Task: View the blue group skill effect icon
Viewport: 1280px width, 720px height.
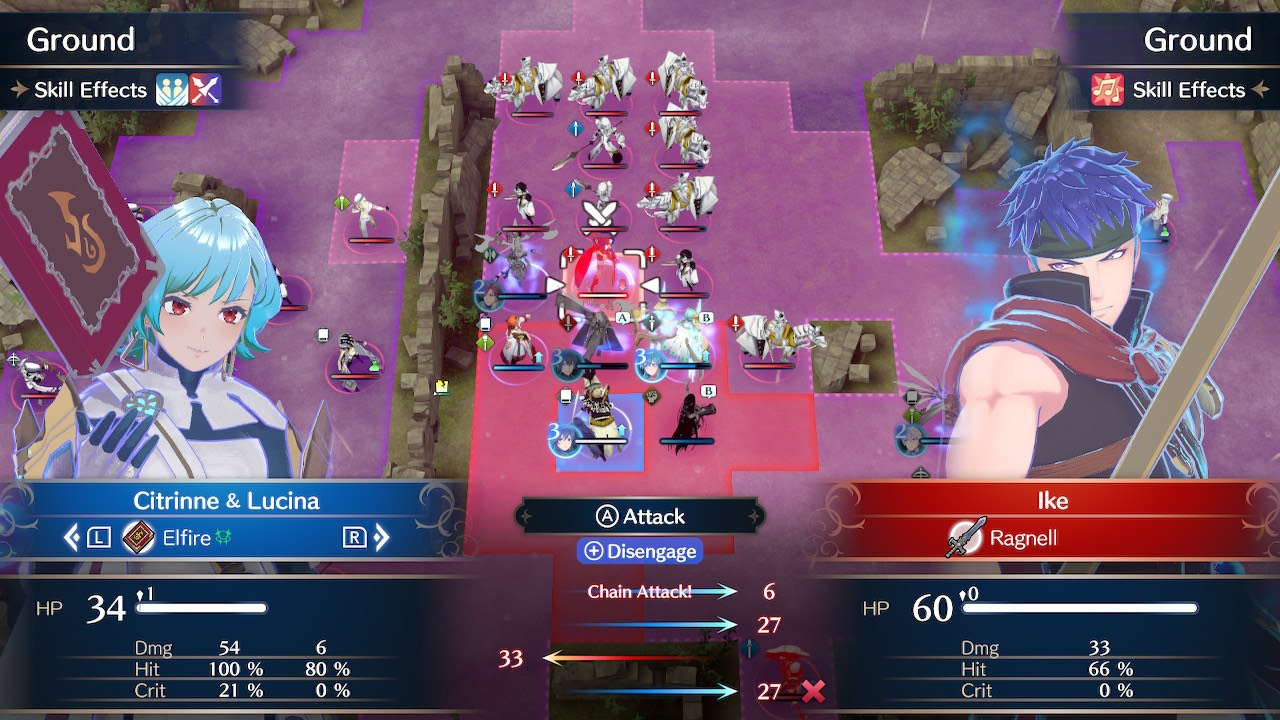Action: 172,90
